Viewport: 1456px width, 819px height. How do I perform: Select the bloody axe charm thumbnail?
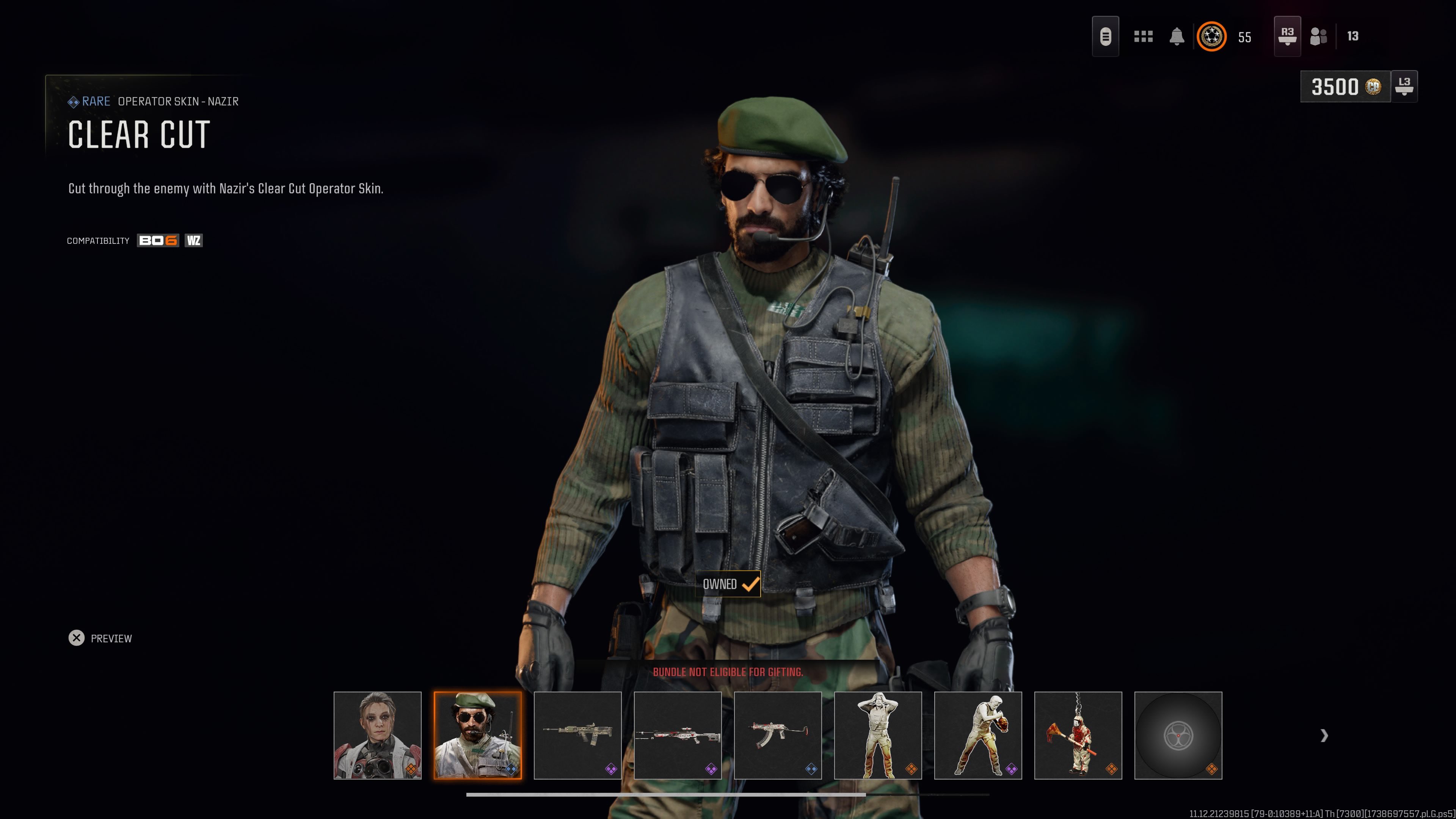point(1078,736)
